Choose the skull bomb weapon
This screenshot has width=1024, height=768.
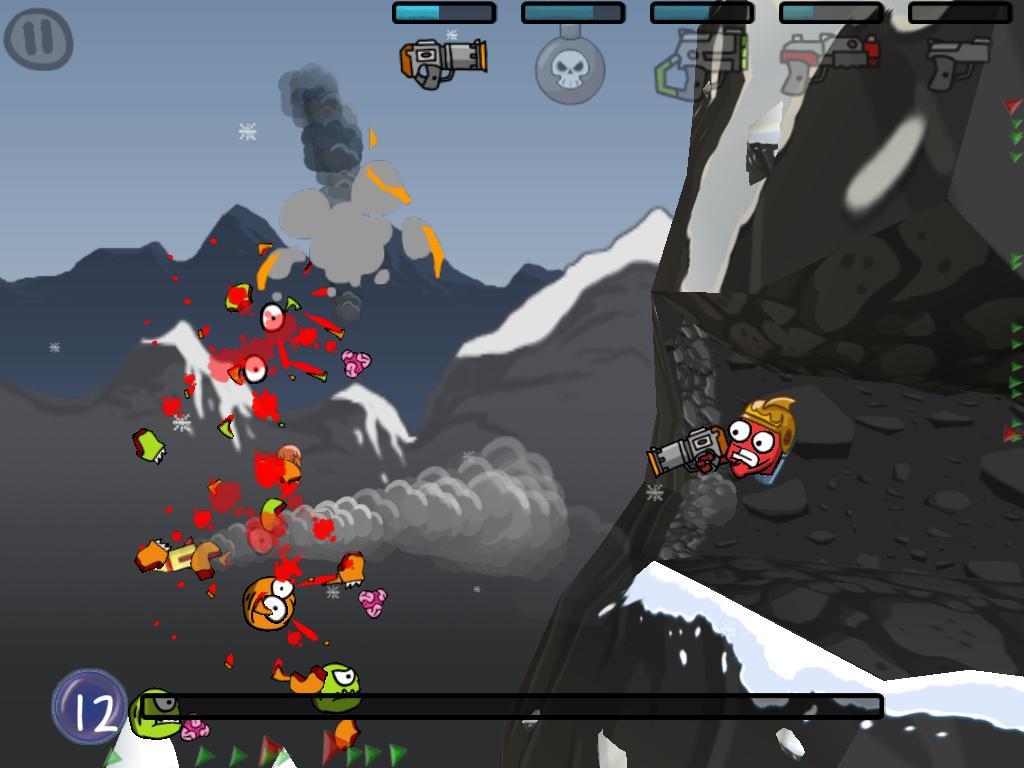coord(570,68)
